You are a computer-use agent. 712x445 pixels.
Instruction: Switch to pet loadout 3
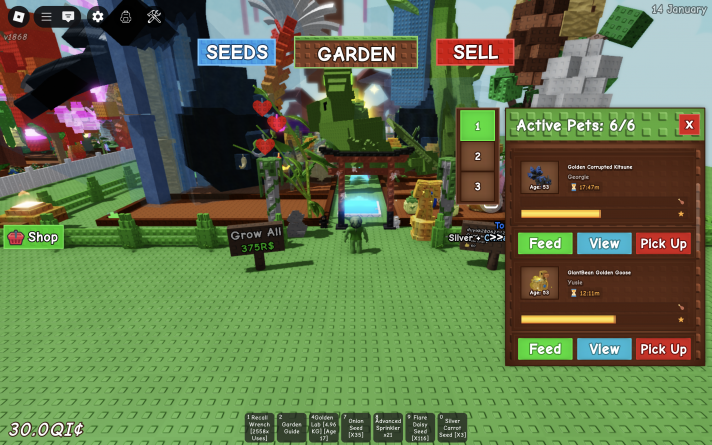click(x=478, y=186)
